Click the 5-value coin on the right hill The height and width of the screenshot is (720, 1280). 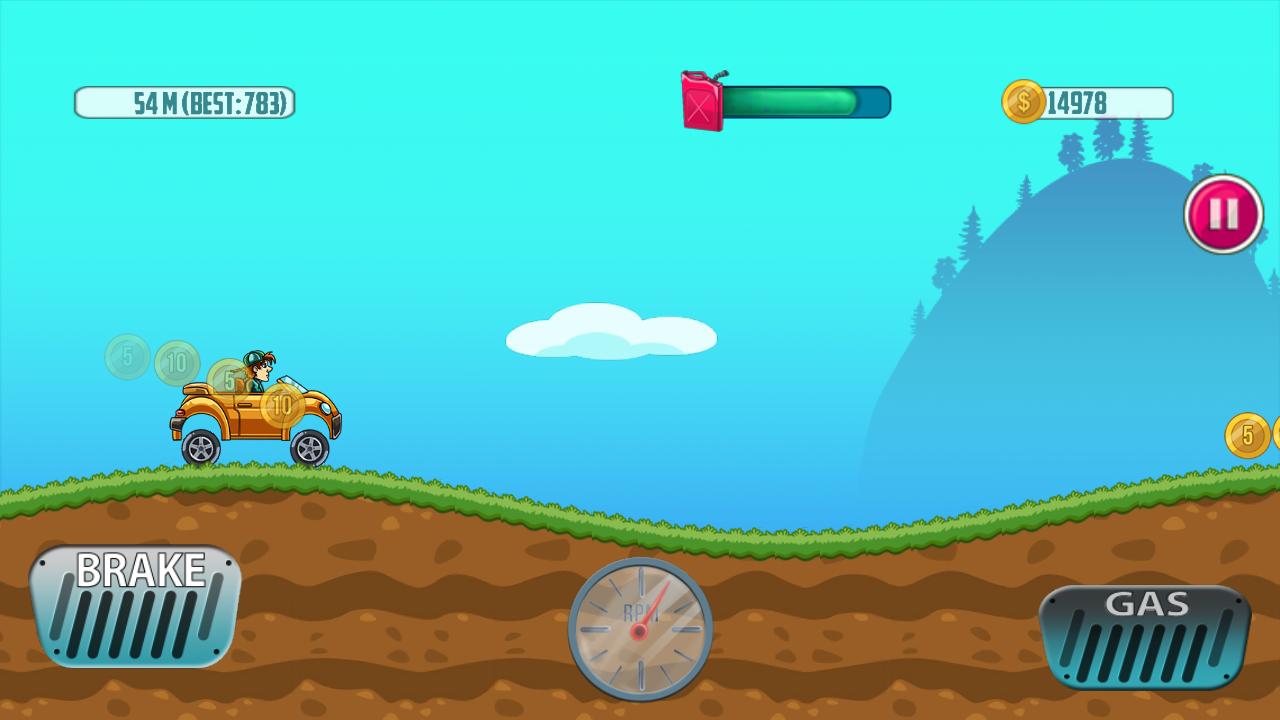coord(1246,436)
